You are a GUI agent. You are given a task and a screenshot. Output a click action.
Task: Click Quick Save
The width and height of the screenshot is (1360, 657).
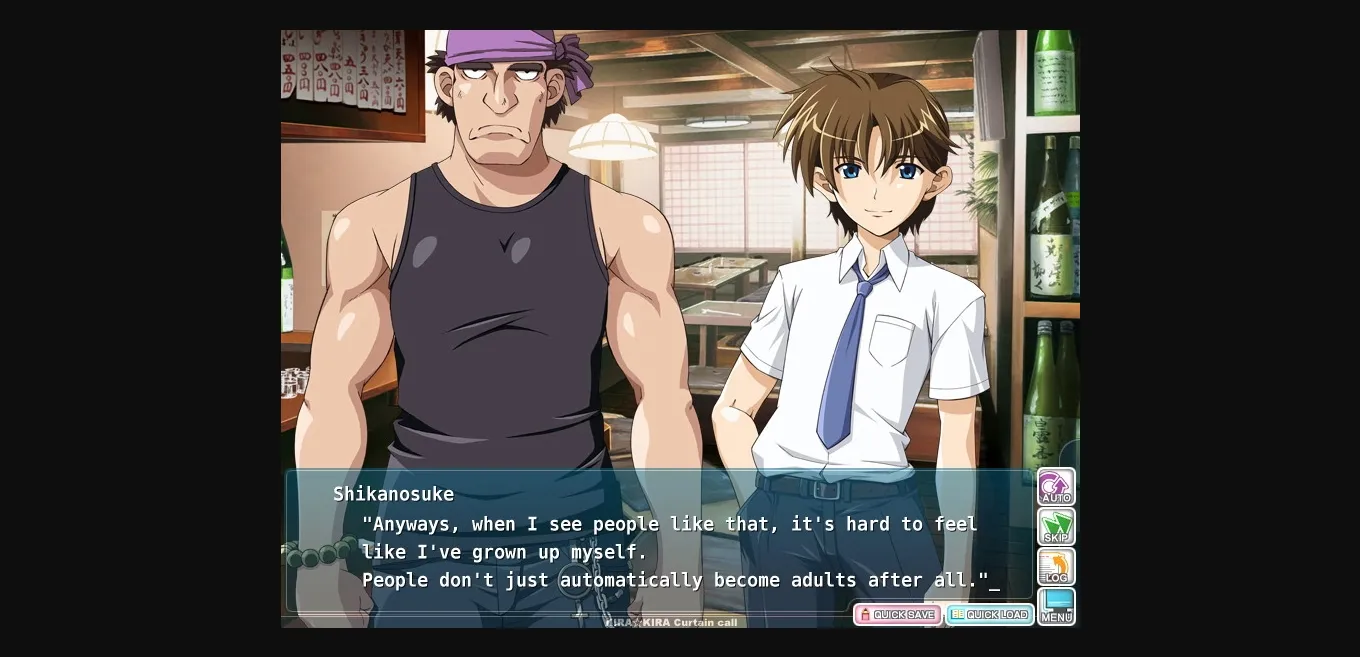point(897,615)
